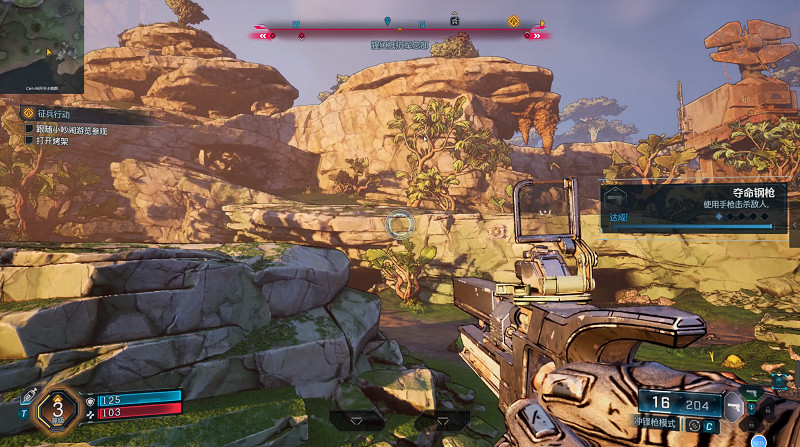
Task: Click the 打开烤架 objective entry
Action: [x=53, y=141]
